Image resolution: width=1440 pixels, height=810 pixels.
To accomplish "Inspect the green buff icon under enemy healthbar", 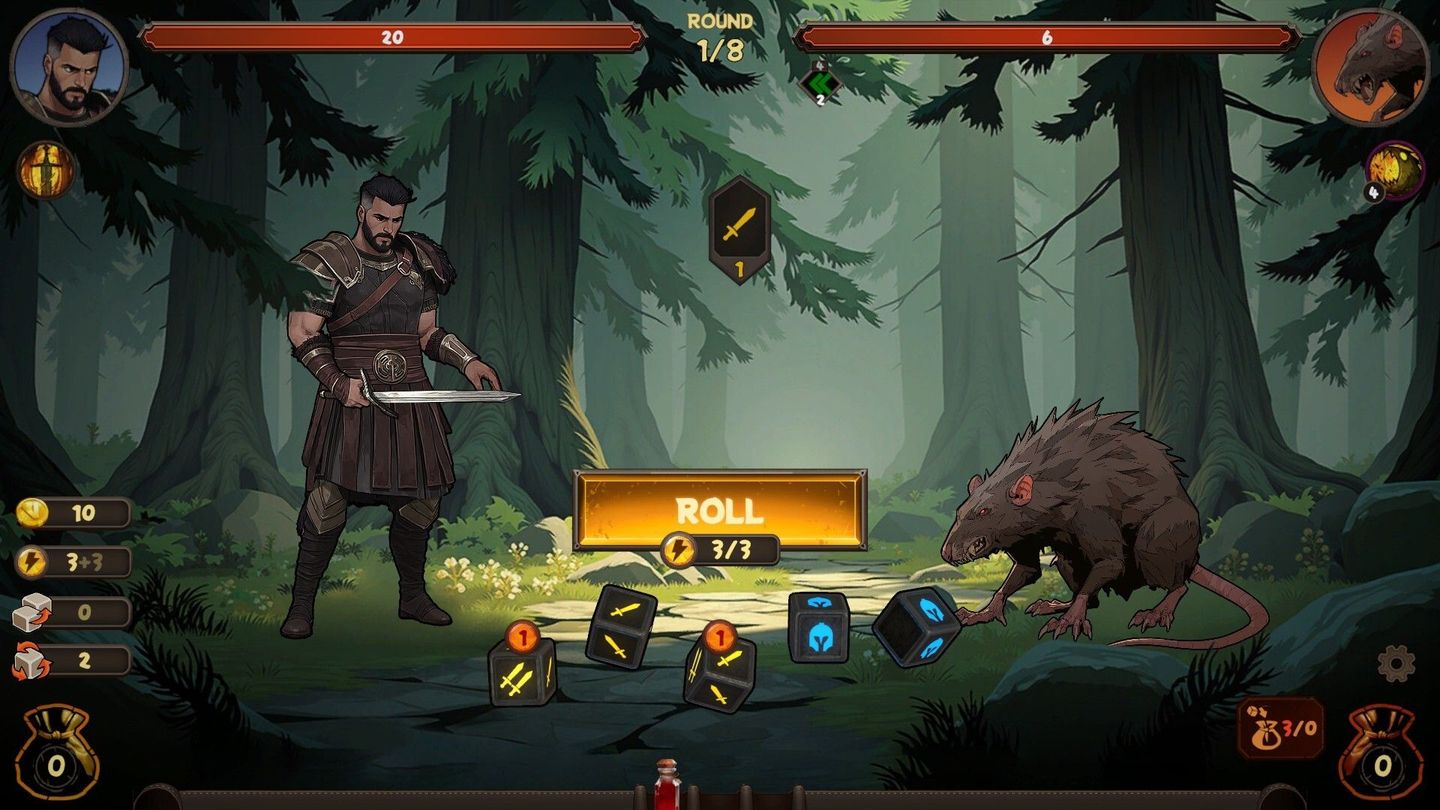I will [819, 83].
